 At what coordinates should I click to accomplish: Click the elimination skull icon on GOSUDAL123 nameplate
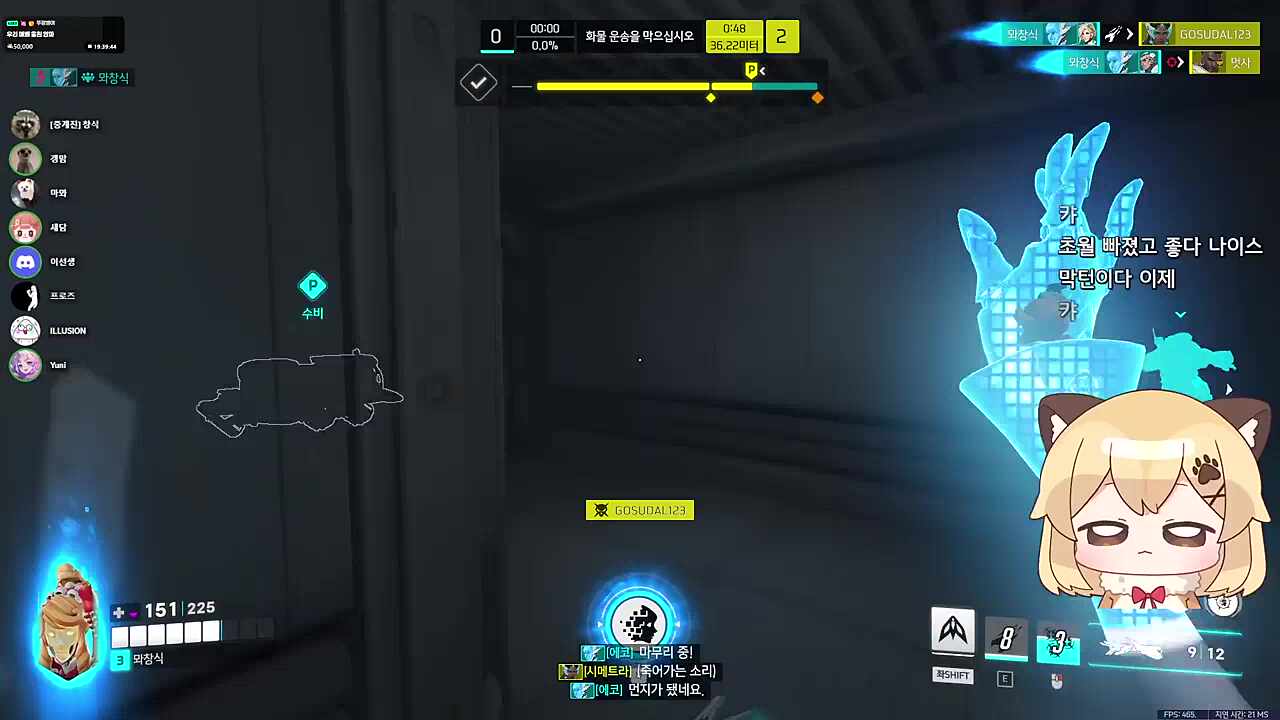point(601,510)
